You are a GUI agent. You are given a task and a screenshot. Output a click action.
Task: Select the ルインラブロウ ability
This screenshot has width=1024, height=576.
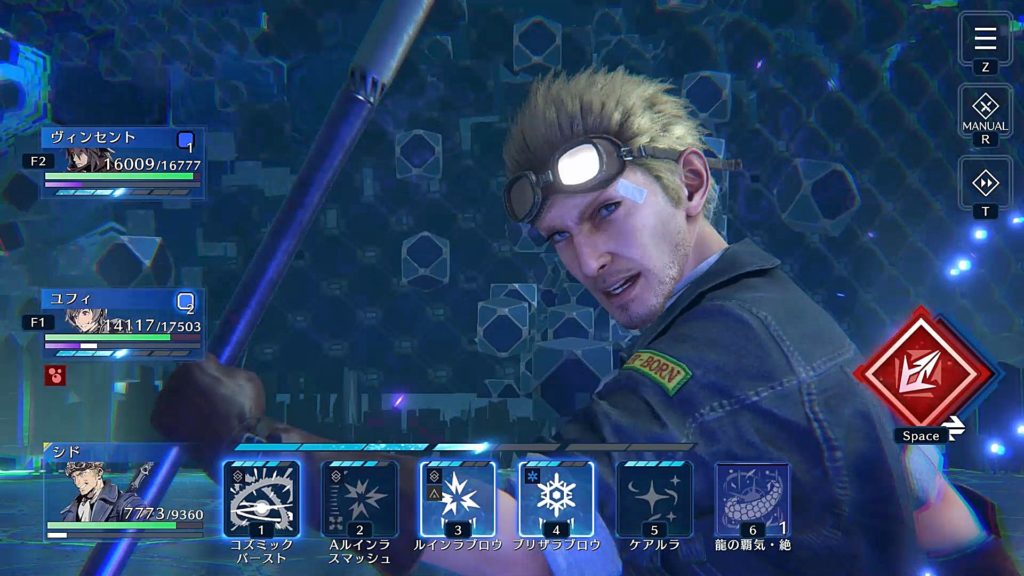click(457, 498)
